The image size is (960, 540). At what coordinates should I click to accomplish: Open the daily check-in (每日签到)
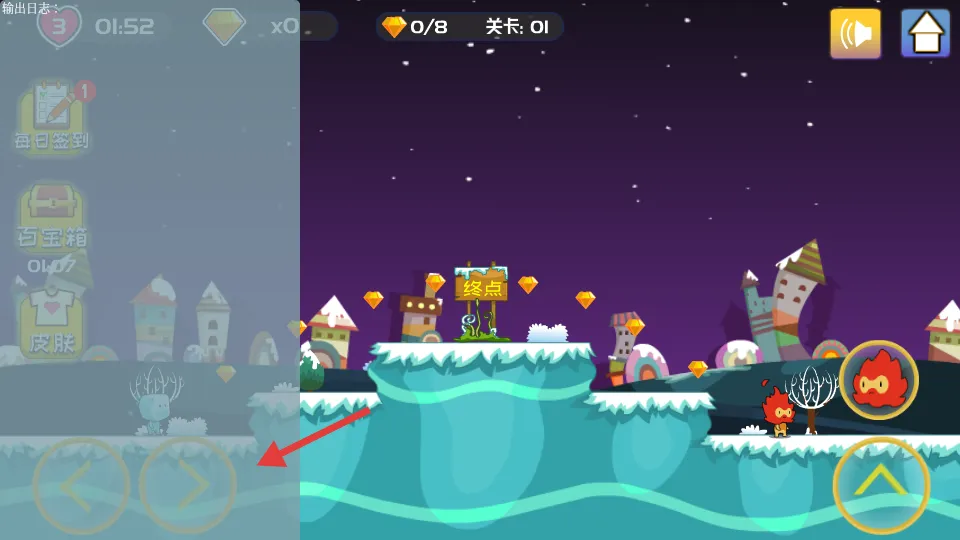tap(51, 117)
